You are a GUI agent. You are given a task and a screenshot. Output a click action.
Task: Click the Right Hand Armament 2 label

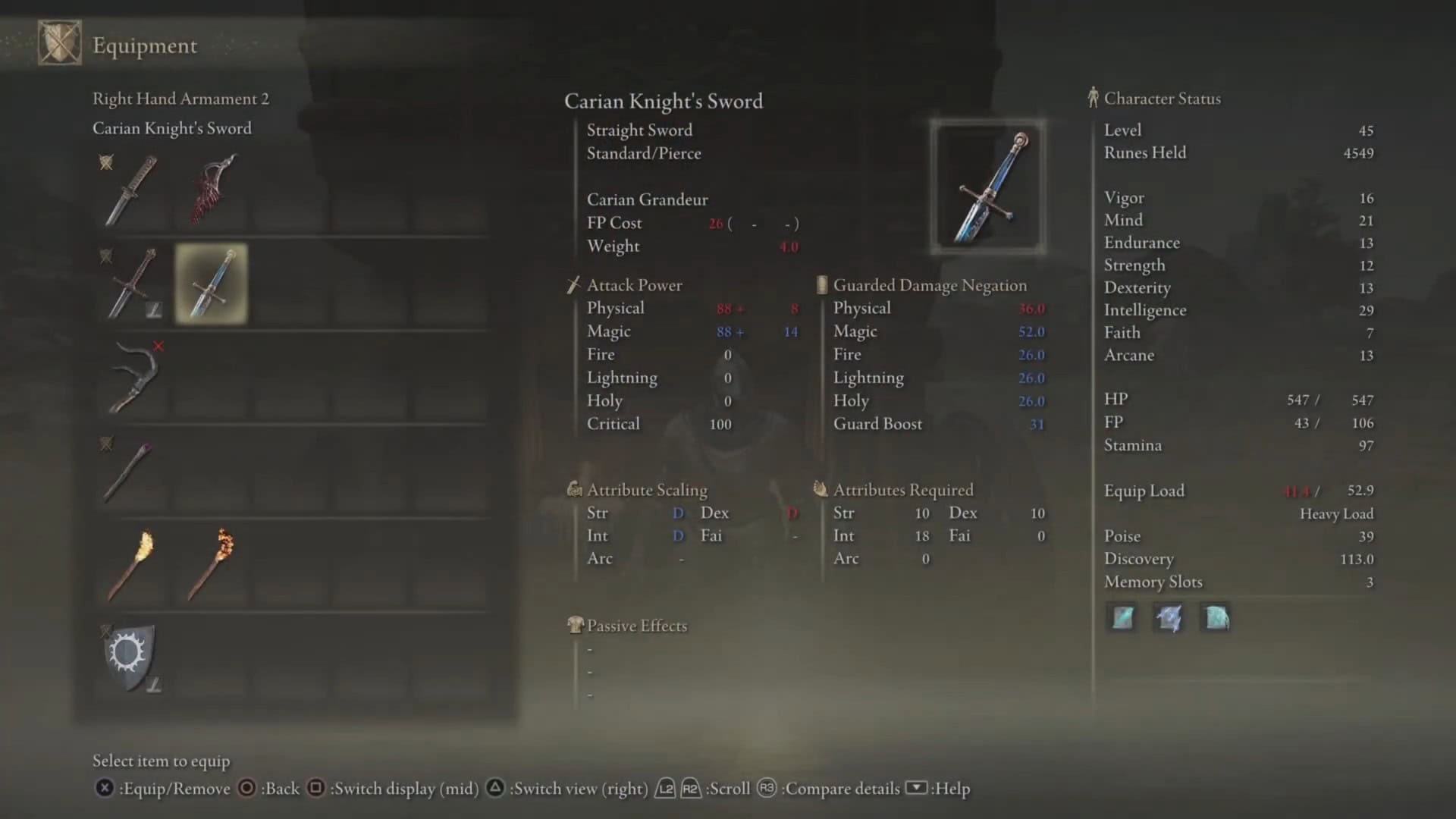[181, 99]
